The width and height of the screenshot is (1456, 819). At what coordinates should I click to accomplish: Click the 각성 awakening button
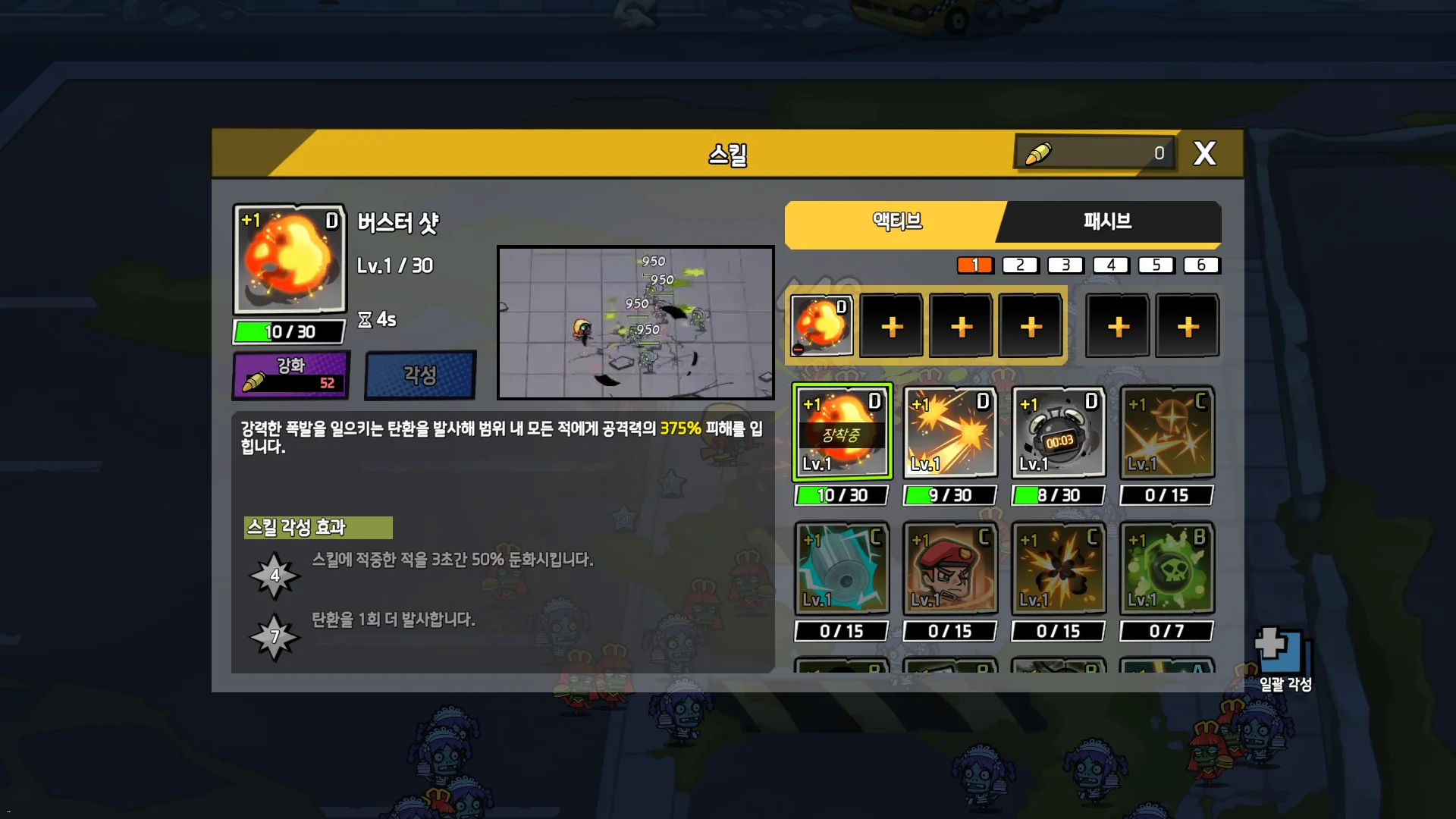pos(420,375)
